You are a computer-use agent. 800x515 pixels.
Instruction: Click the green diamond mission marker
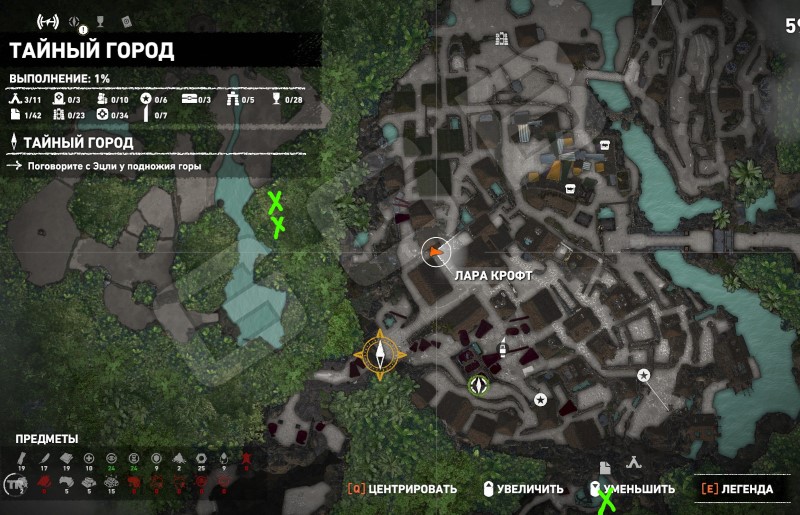[x=479, y=384]
